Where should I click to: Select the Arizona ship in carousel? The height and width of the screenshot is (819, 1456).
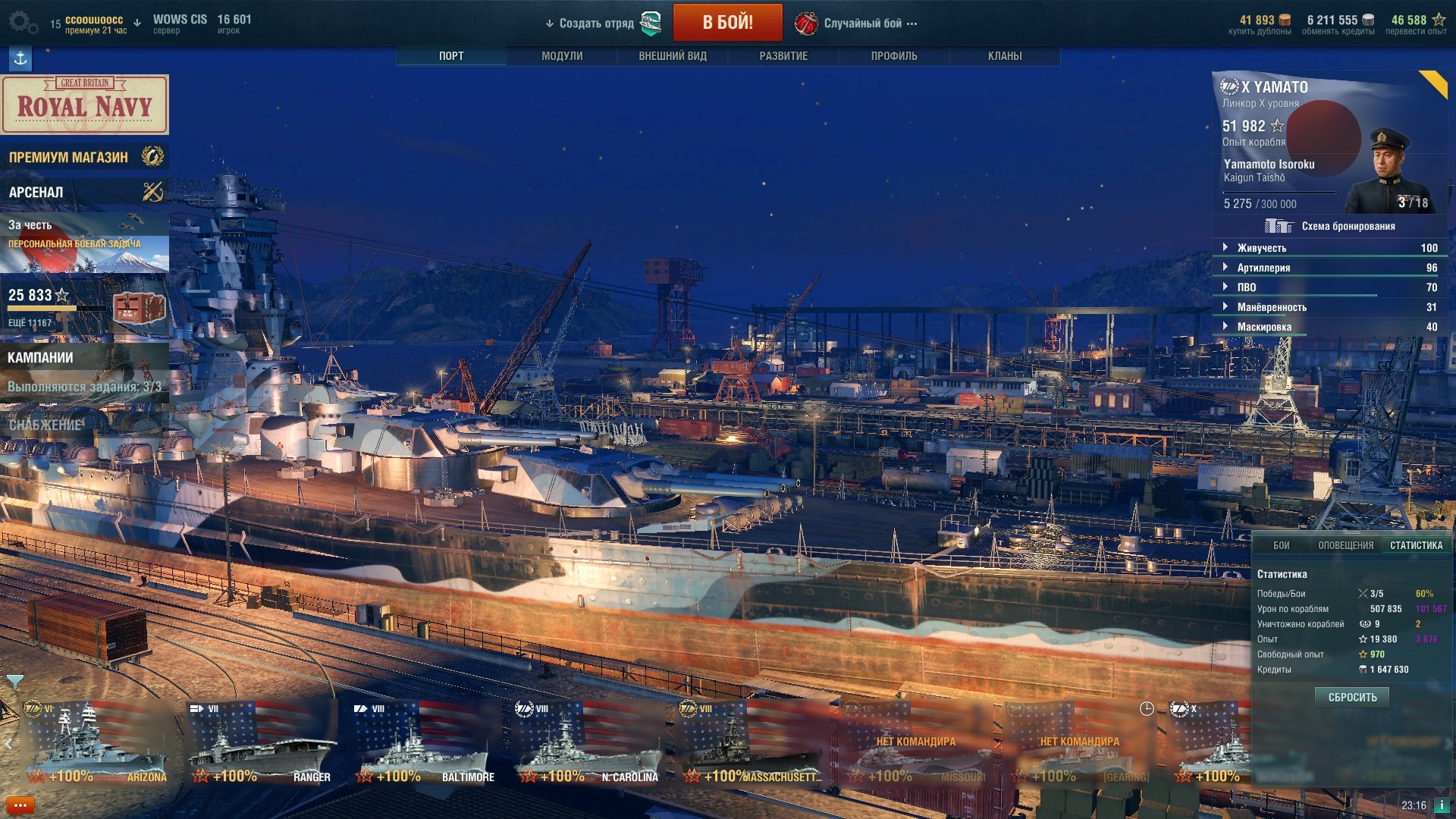click(96, 744)
